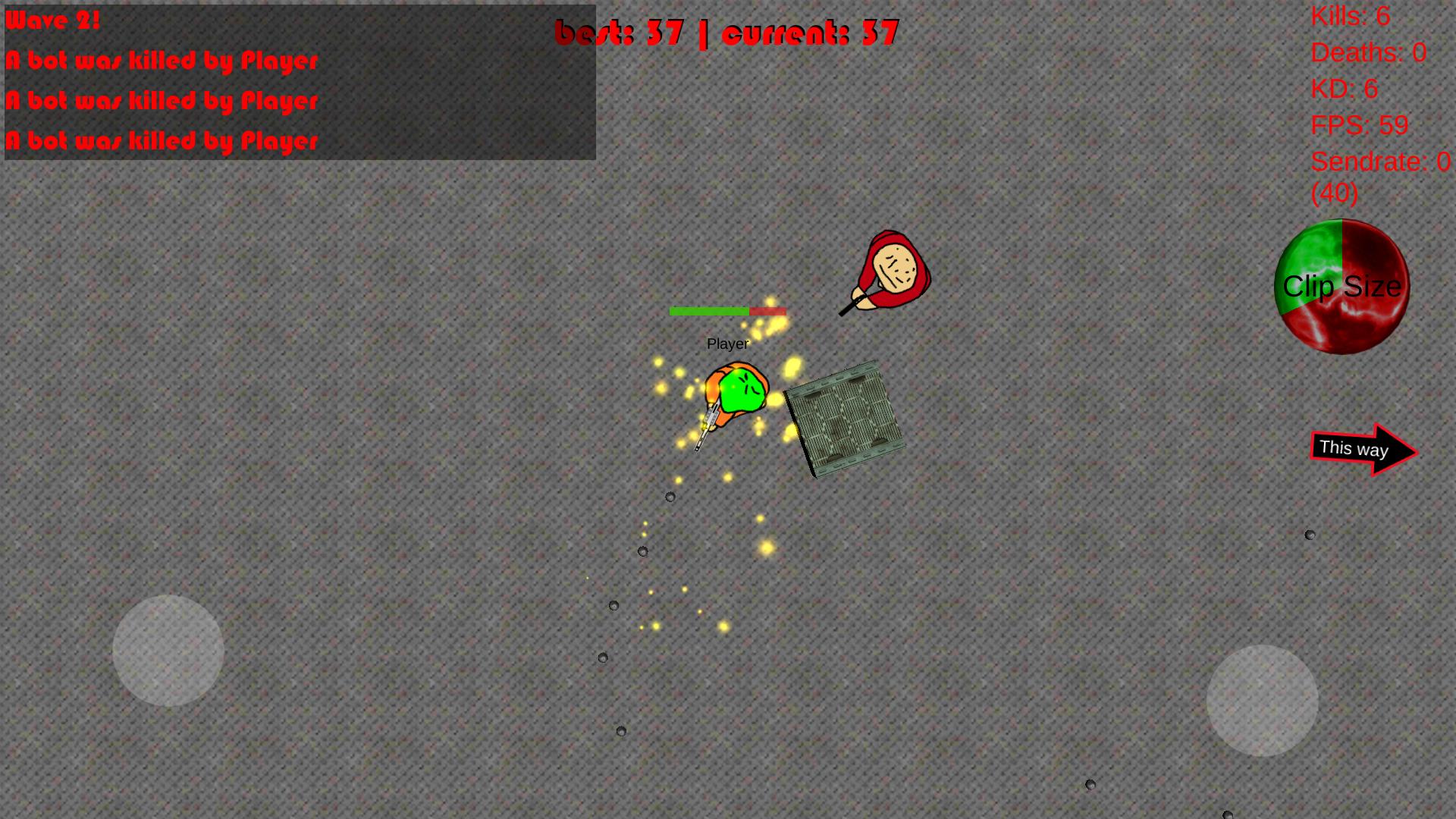
Task: Click 'A bot was killed by Player' message
Action: coord(162,61)
